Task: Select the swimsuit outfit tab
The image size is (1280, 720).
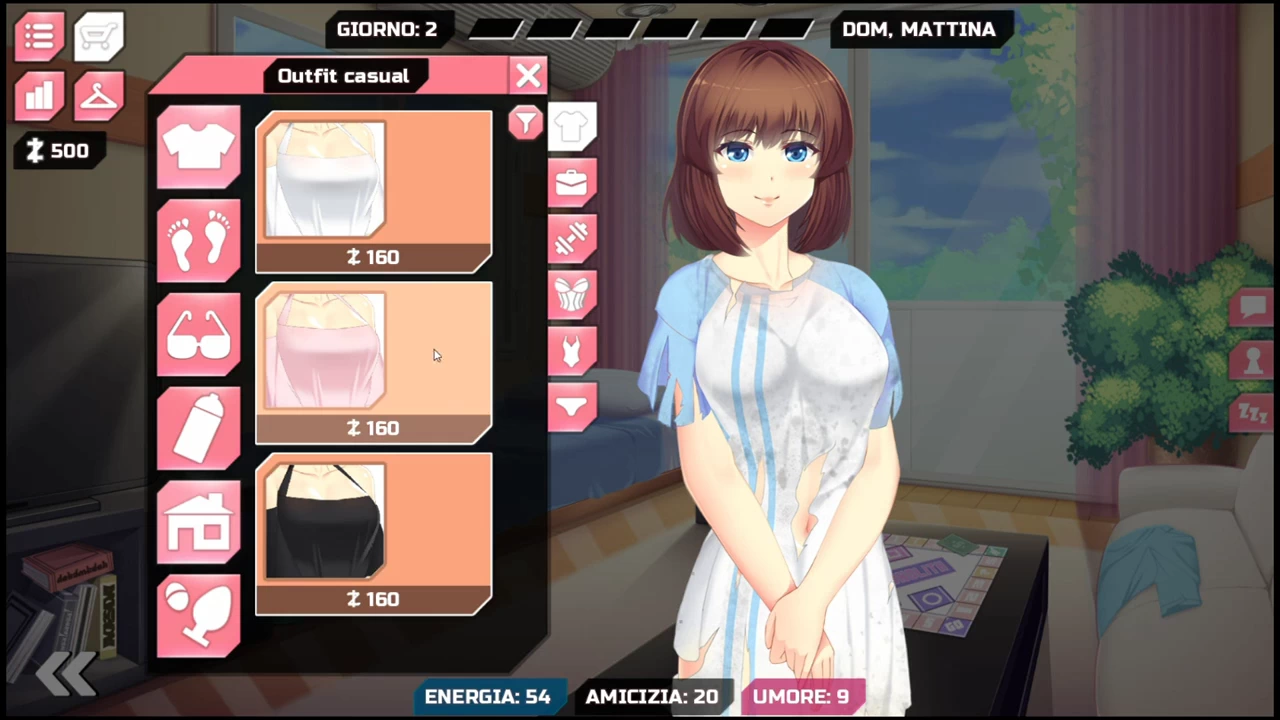Action: click(572, 351)
